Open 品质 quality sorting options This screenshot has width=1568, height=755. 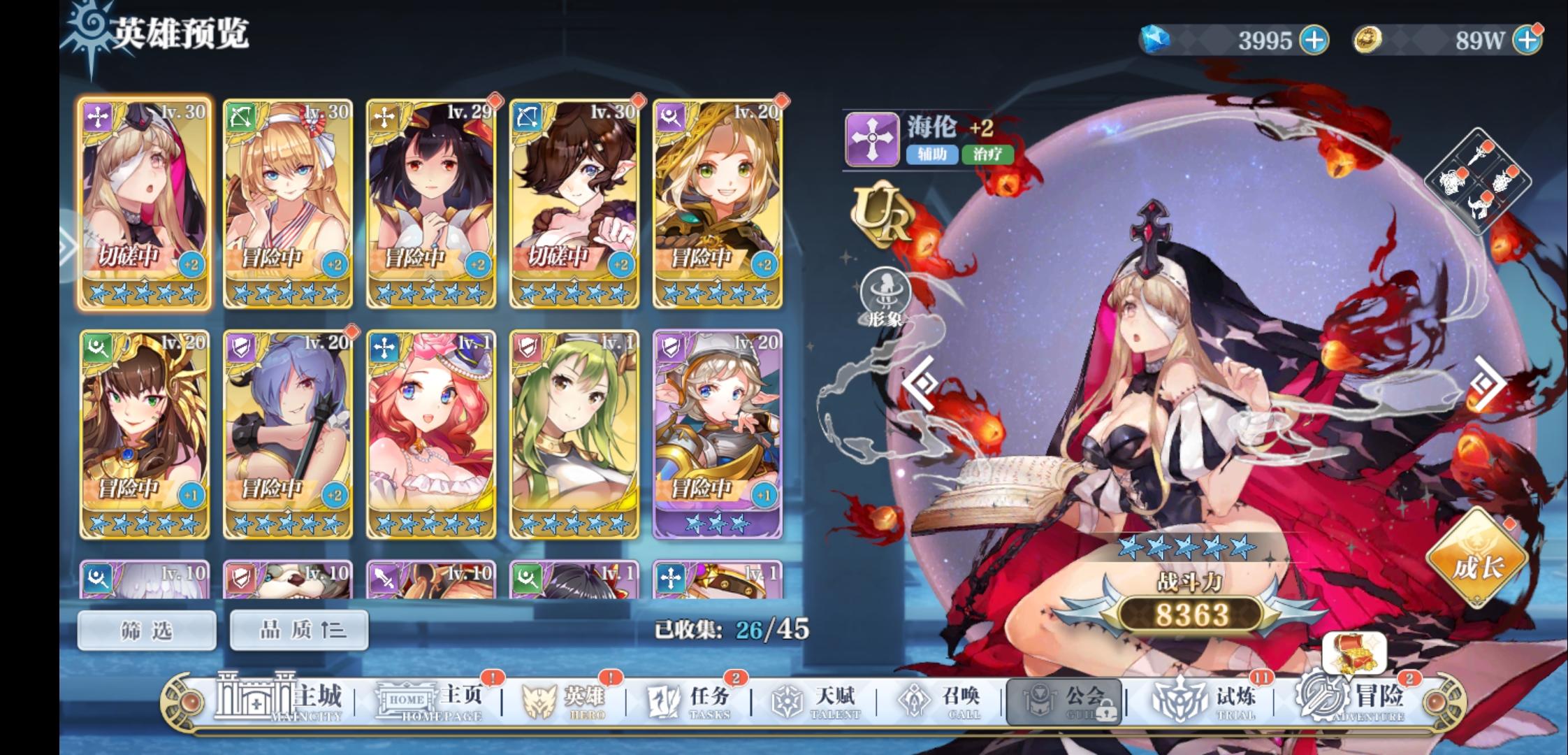(x=299, y=628)
